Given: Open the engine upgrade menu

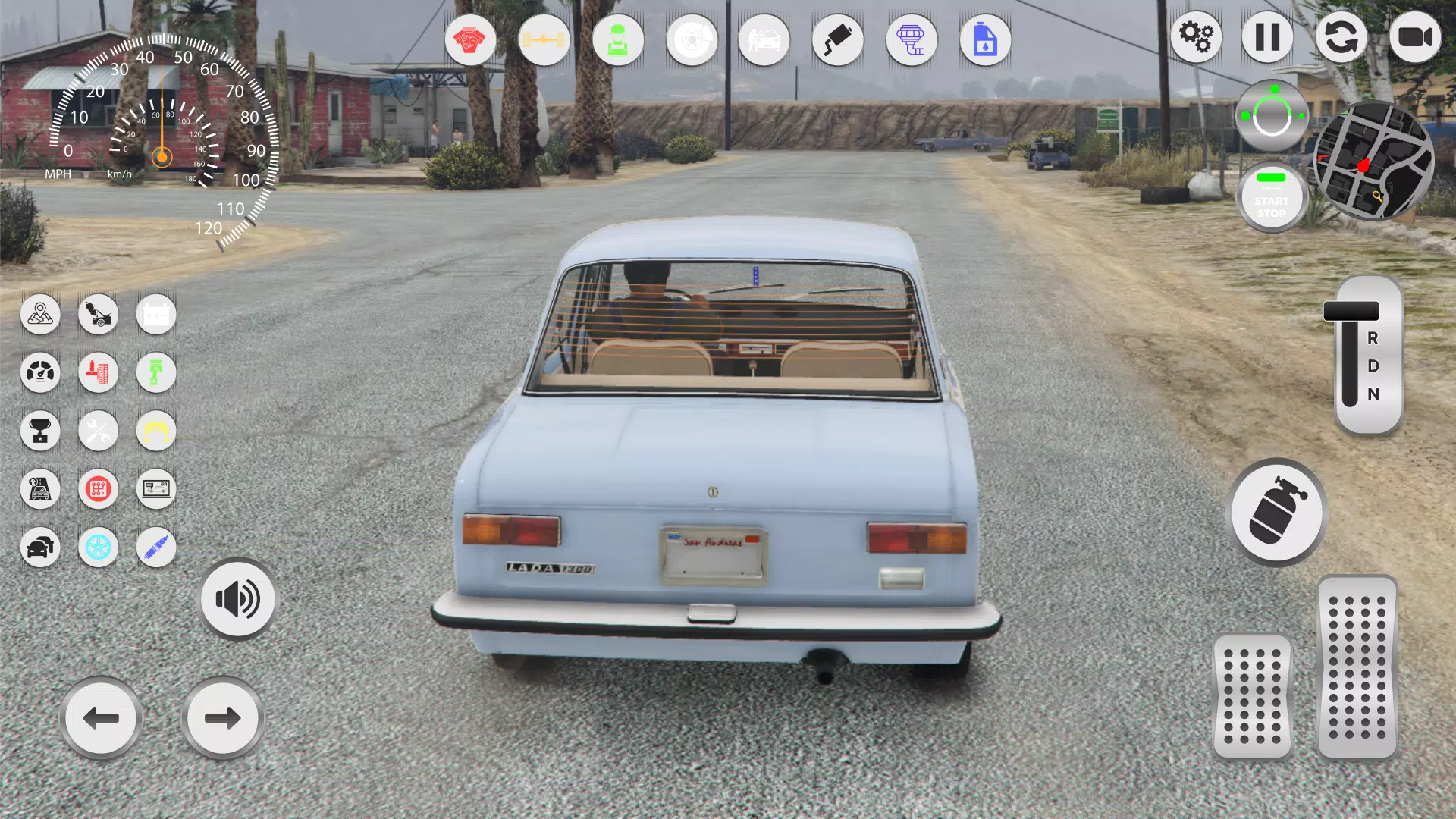Looking at the screenshot, I should (471, 39).
